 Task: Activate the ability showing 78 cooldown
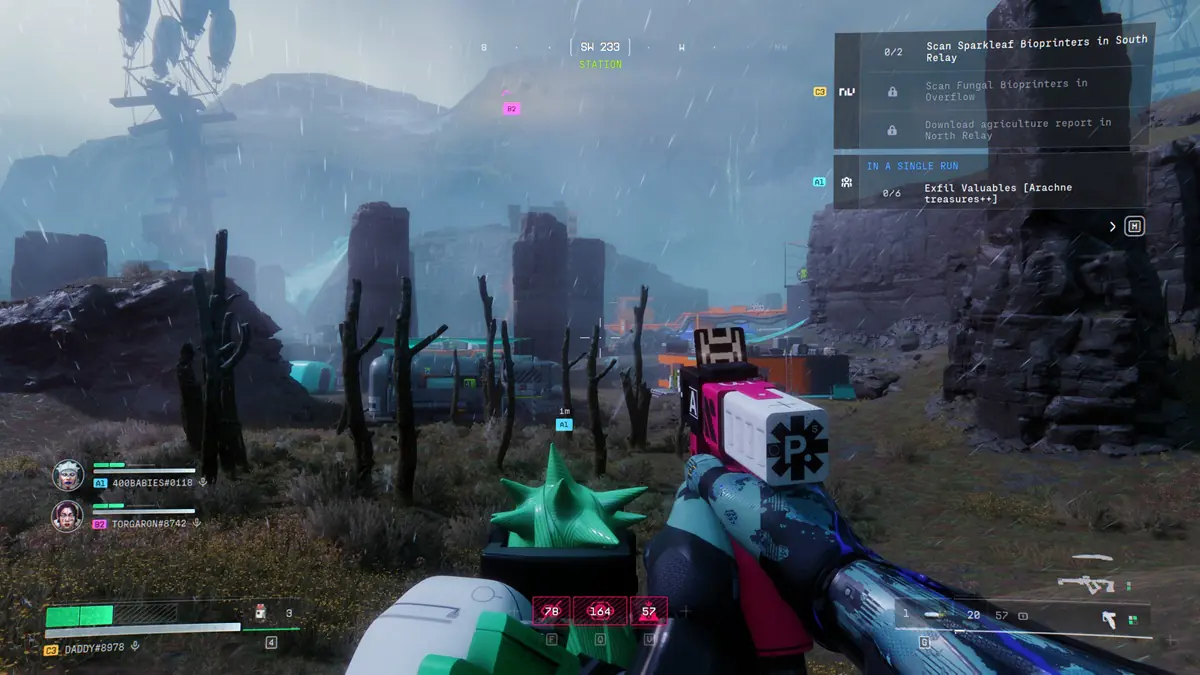(551, 610)
